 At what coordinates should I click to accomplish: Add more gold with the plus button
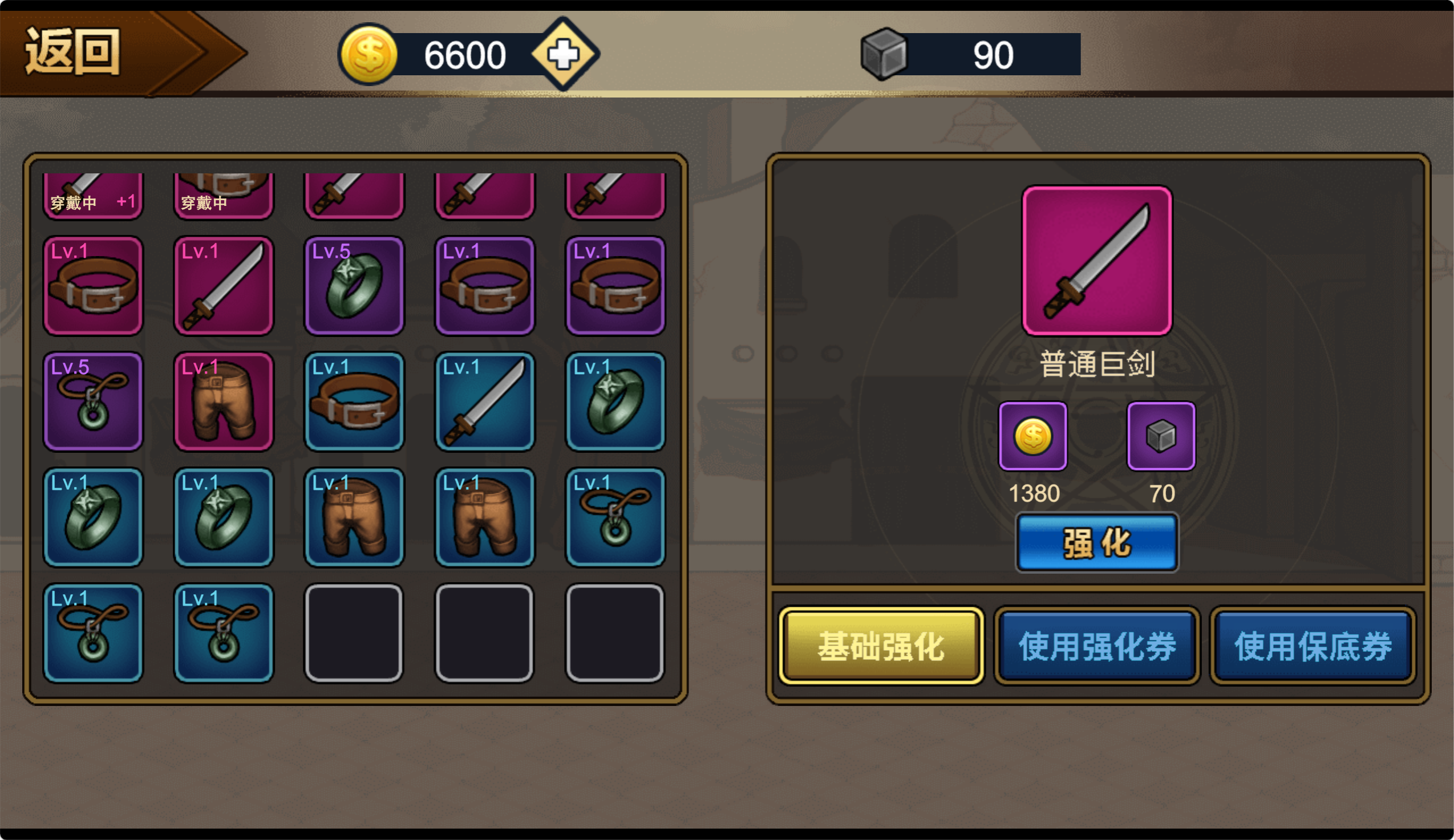click(564, 54)
